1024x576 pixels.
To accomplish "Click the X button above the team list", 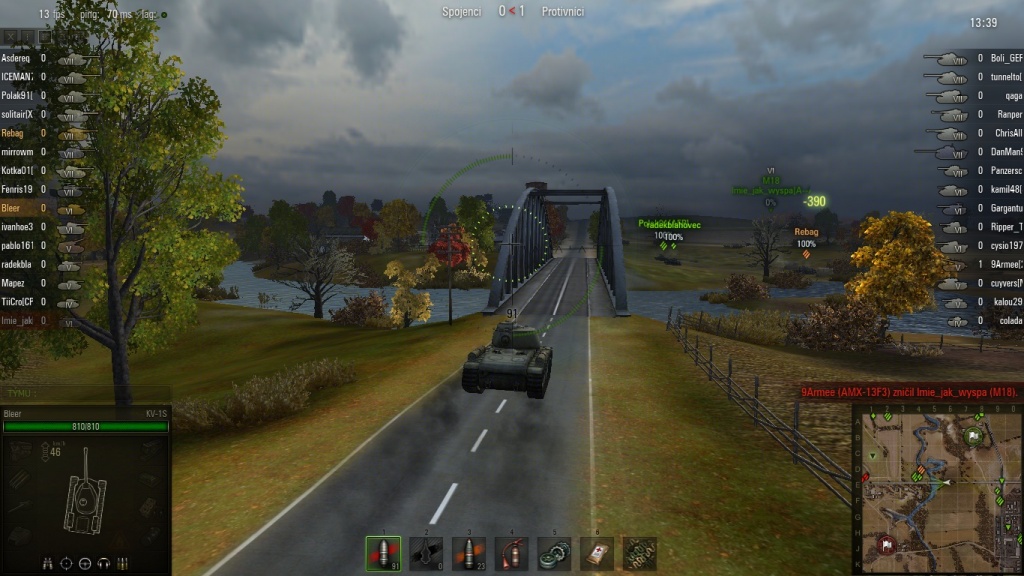I will pos(12,37).
